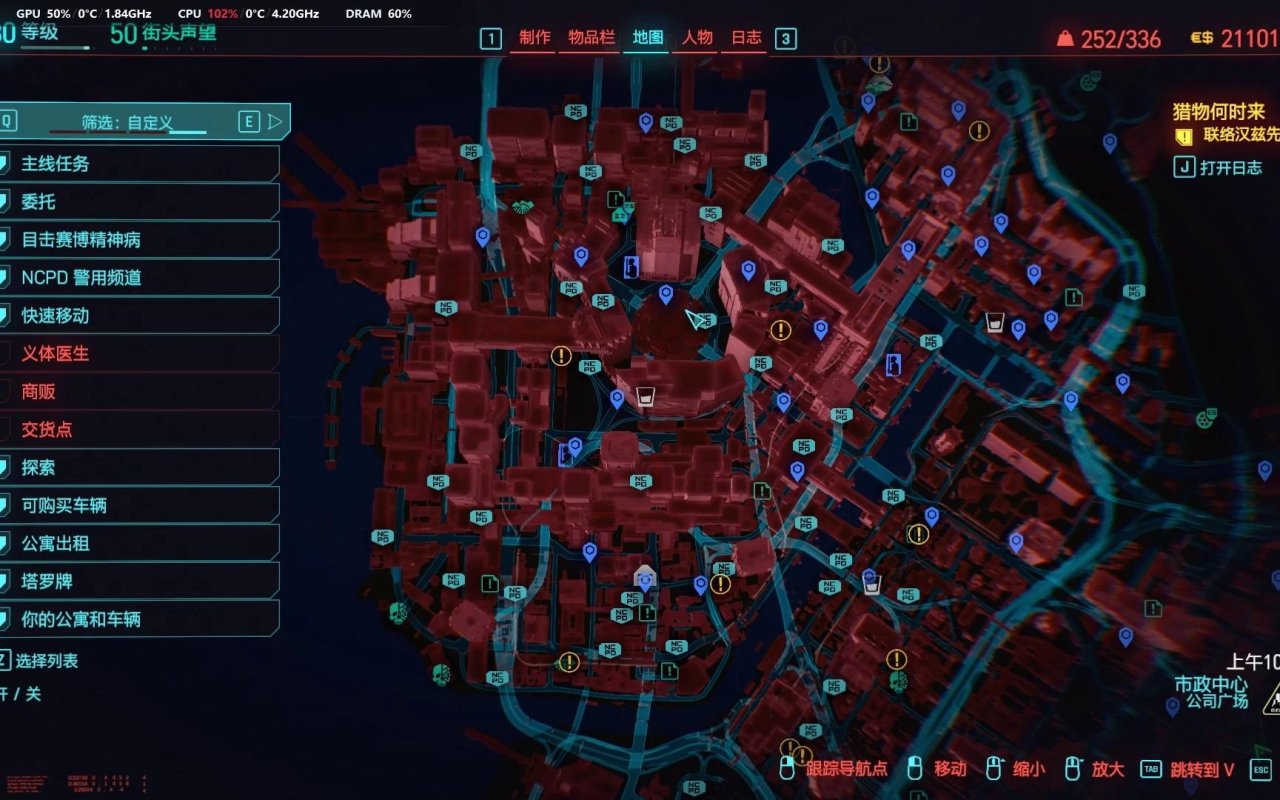Toggle the 你的公寓和车辆 filter
1280x800 pixels.
140,620
